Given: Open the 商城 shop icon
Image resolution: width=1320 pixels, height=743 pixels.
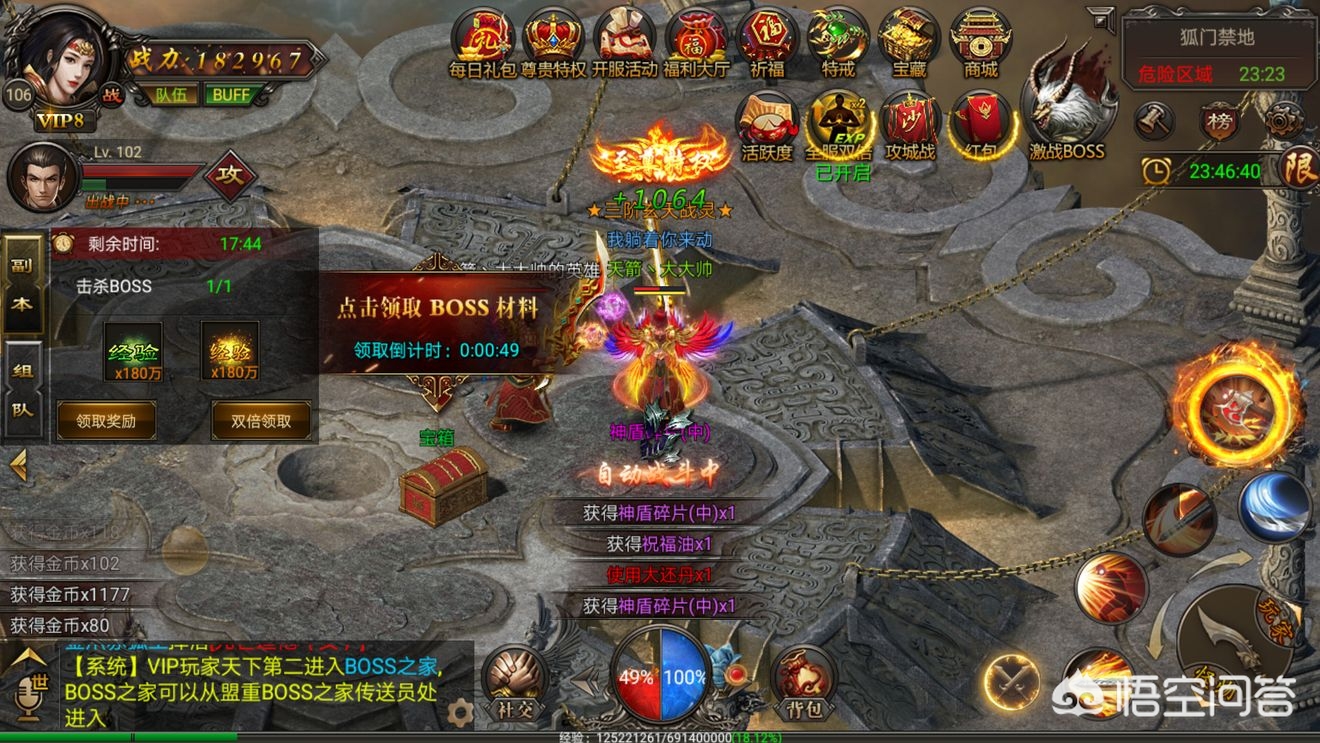Looking at the screenshot, I should [980, 40].
